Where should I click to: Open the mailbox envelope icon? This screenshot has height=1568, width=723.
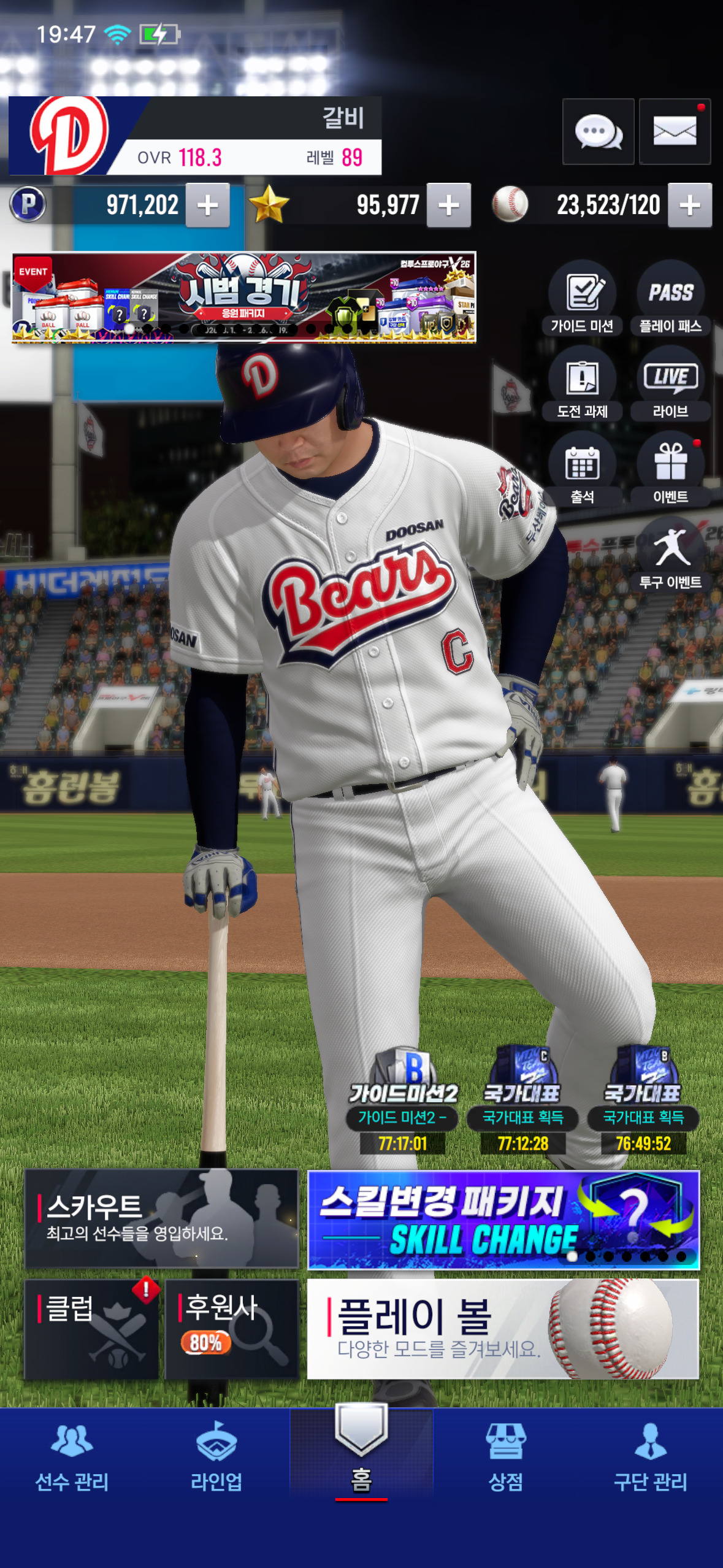coord(675,131)
